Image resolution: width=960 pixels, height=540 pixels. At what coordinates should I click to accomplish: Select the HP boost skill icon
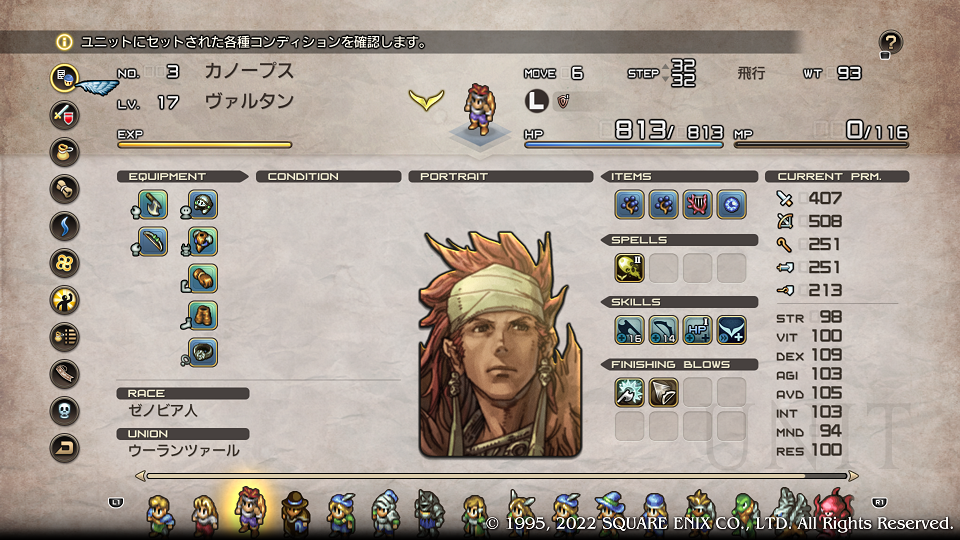click(x=697, y=329)
